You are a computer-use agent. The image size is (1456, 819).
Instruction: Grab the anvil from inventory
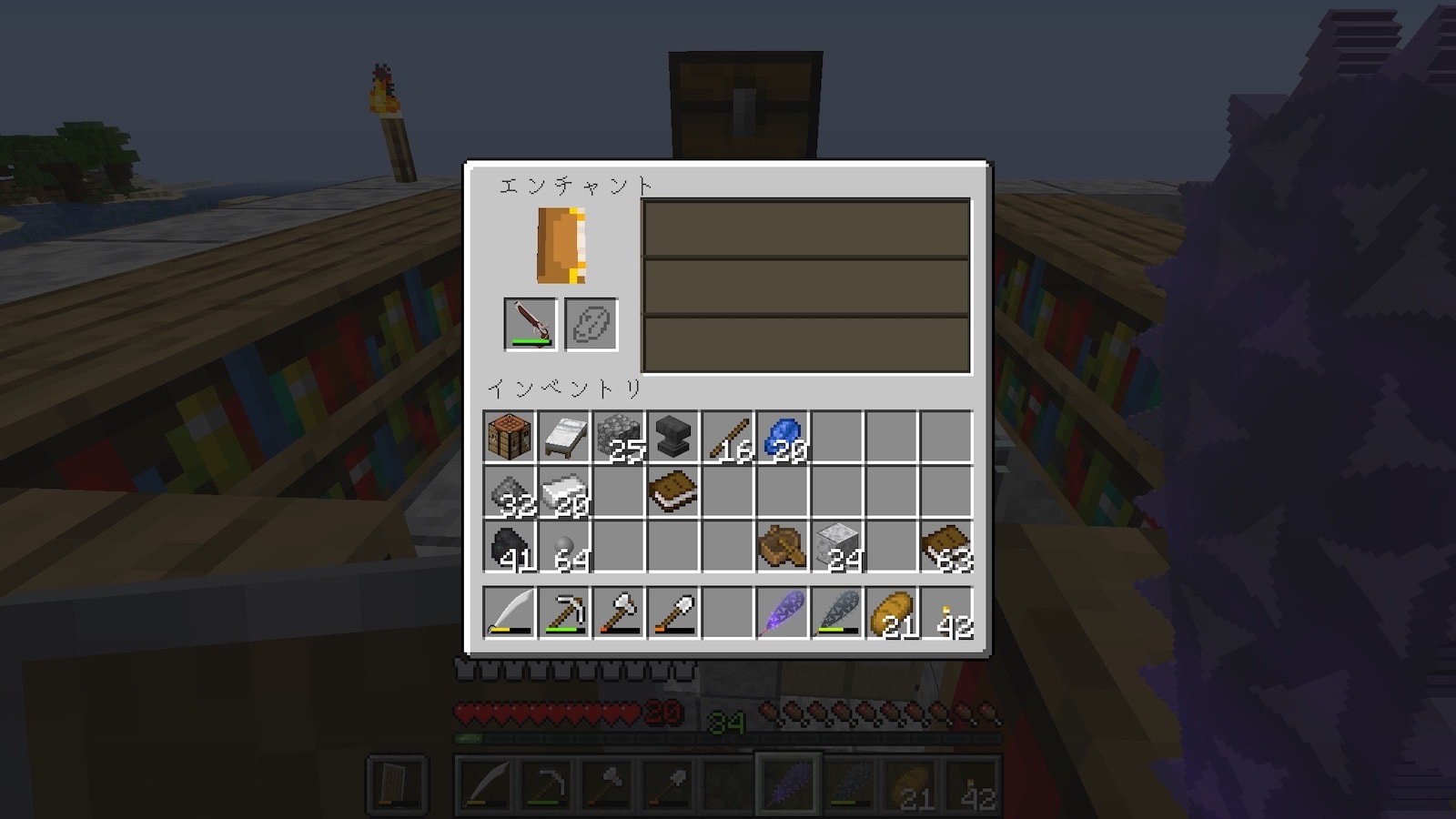[673, 438]
